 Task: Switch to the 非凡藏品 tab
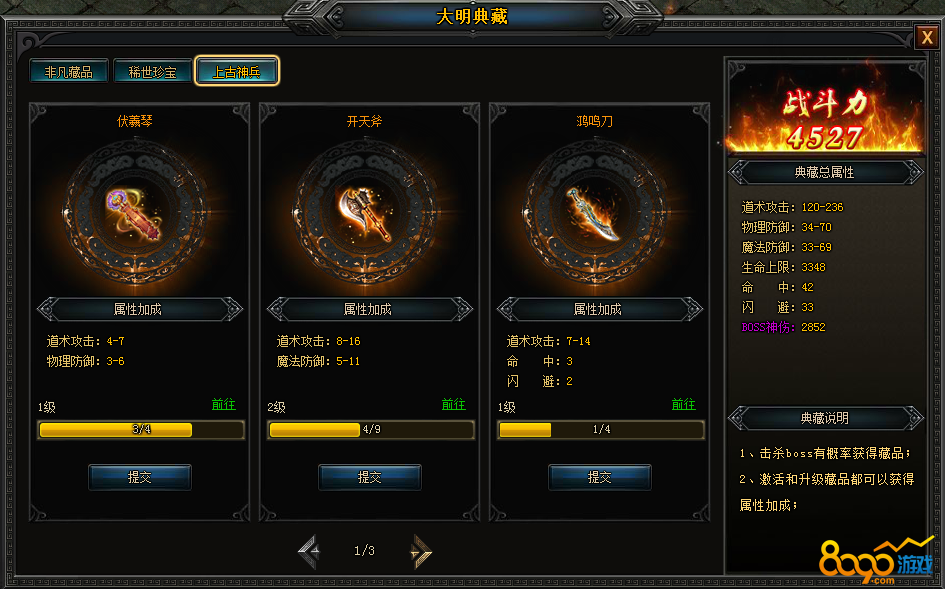click(69, 72)
